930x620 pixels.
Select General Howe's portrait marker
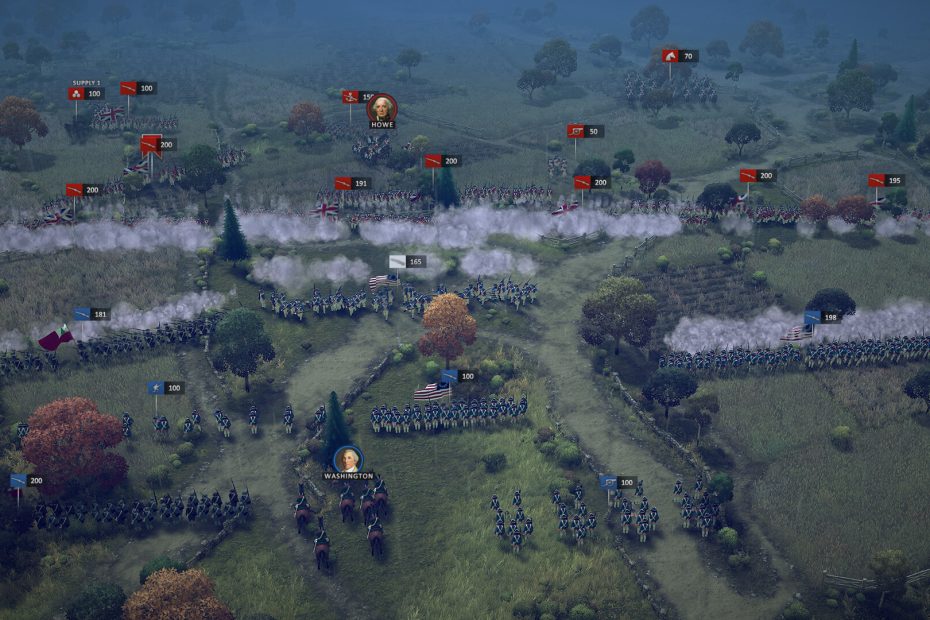(381, 108)
